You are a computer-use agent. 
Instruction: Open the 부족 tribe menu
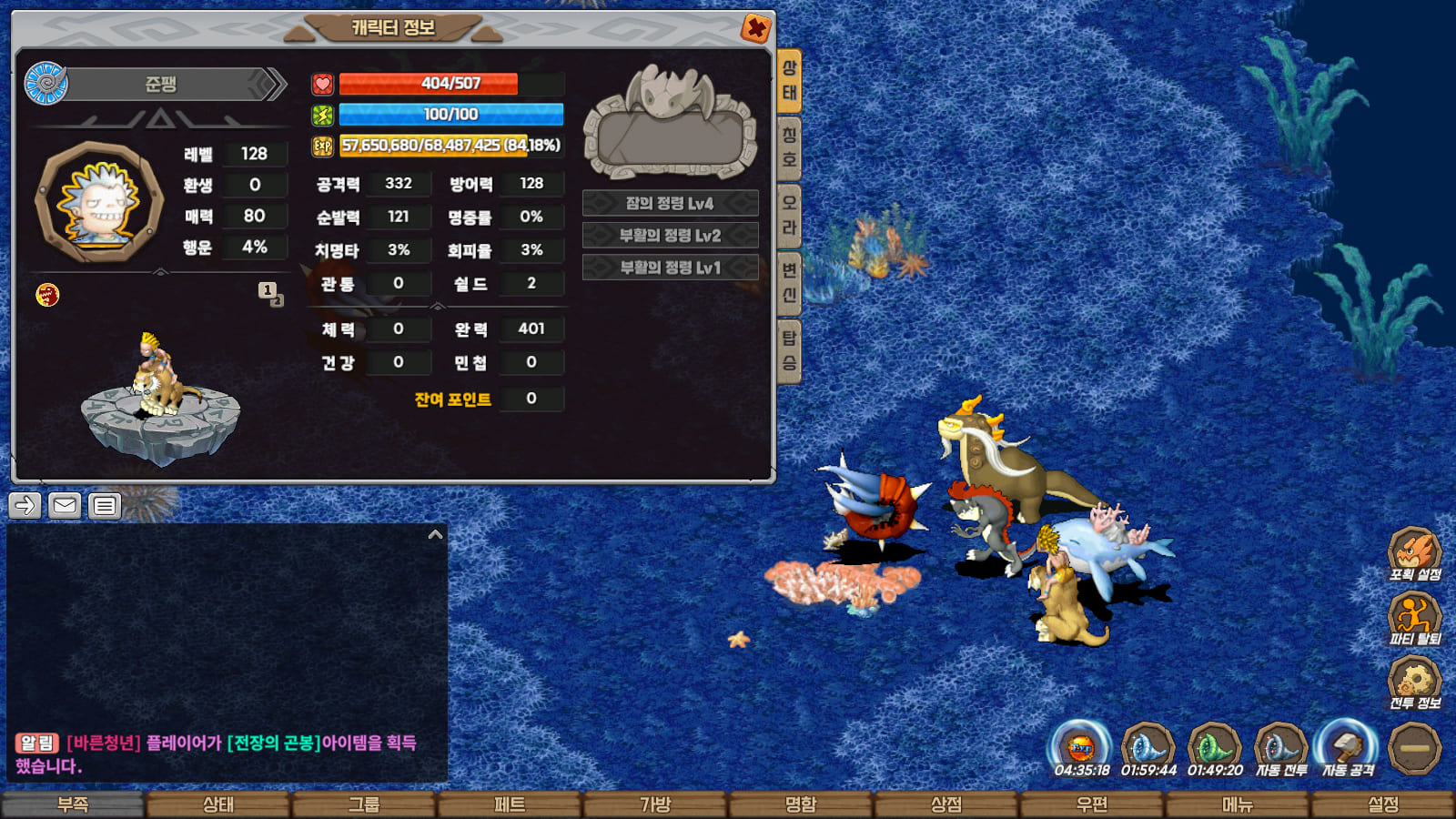click(x=73, y=804)
